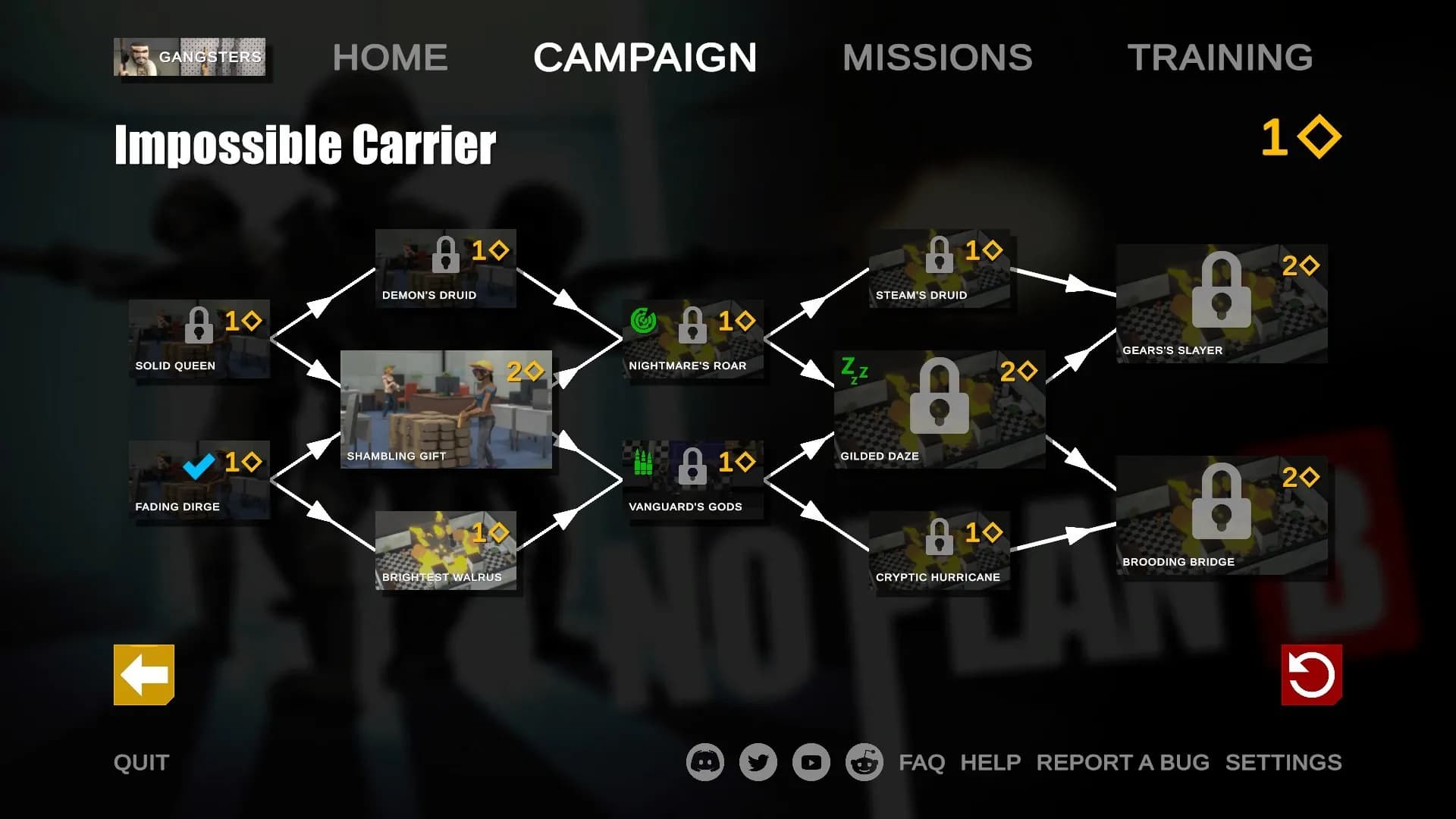1456x819 pixels.
Task: Select the Fading Dirge mission node
Action: click(x=199, y=480)
